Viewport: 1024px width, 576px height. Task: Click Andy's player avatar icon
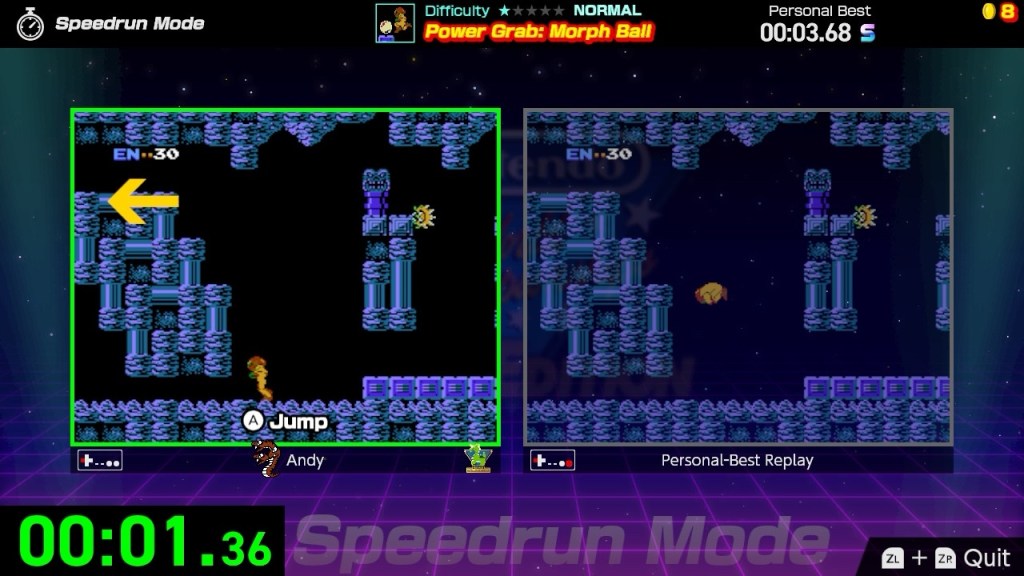[x=265, y=458]
